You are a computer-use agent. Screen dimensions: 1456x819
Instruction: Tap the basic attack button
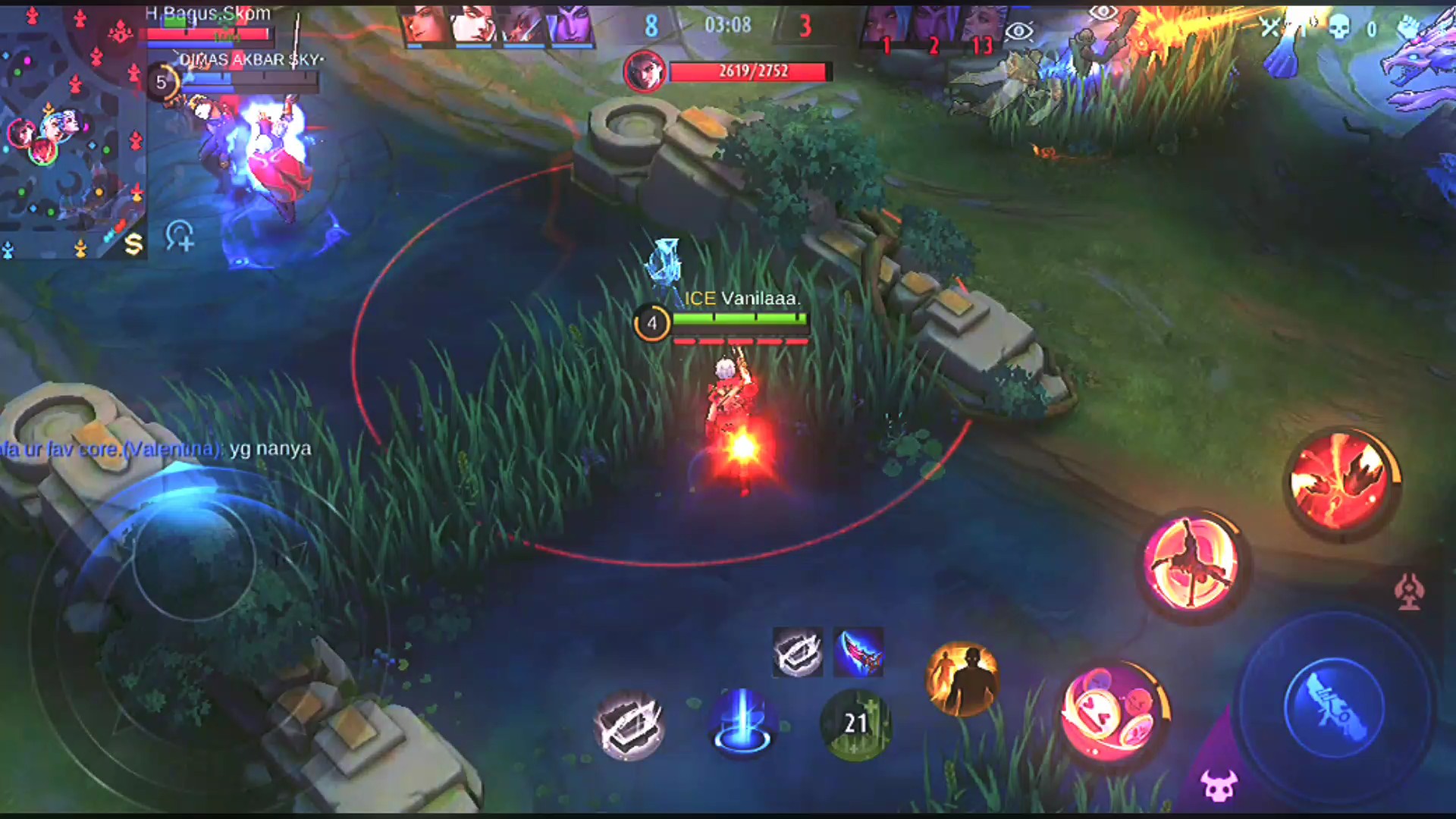[1332, 708]
